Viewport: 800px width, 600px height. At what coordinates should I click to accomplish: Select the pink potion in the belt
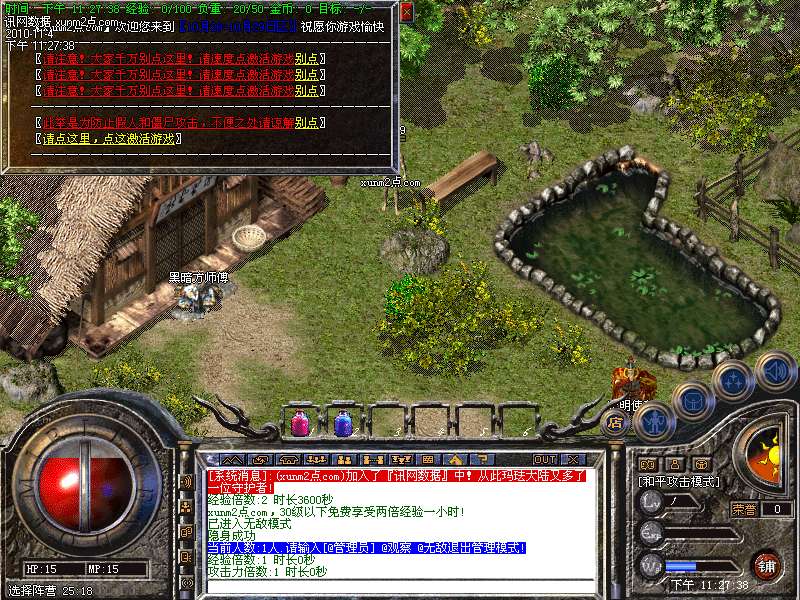click(x=300, y=424)
